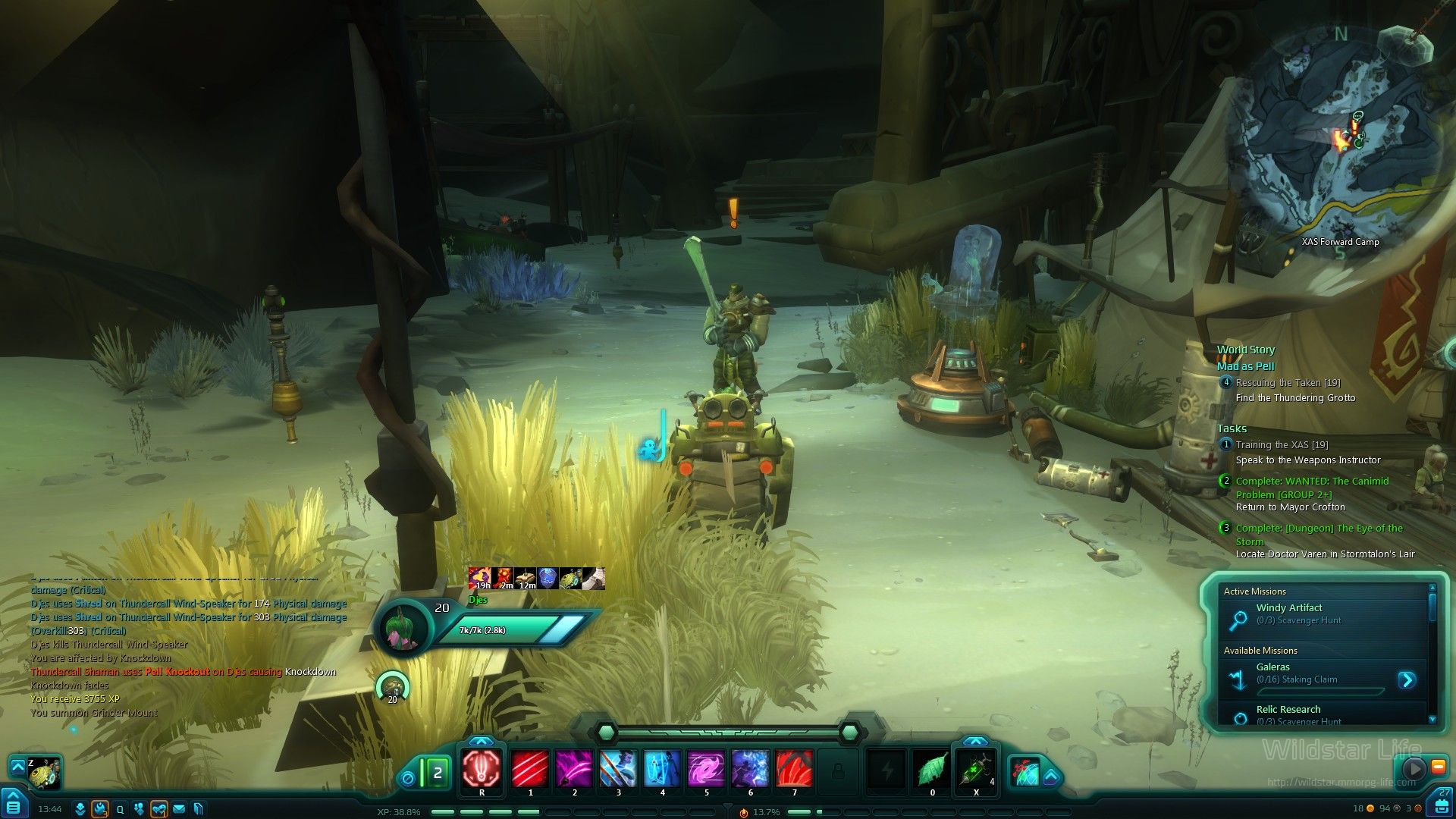Use the red feather ability in slot 7
Viewport: 1456px width, 819px height.
pos(794,769)
